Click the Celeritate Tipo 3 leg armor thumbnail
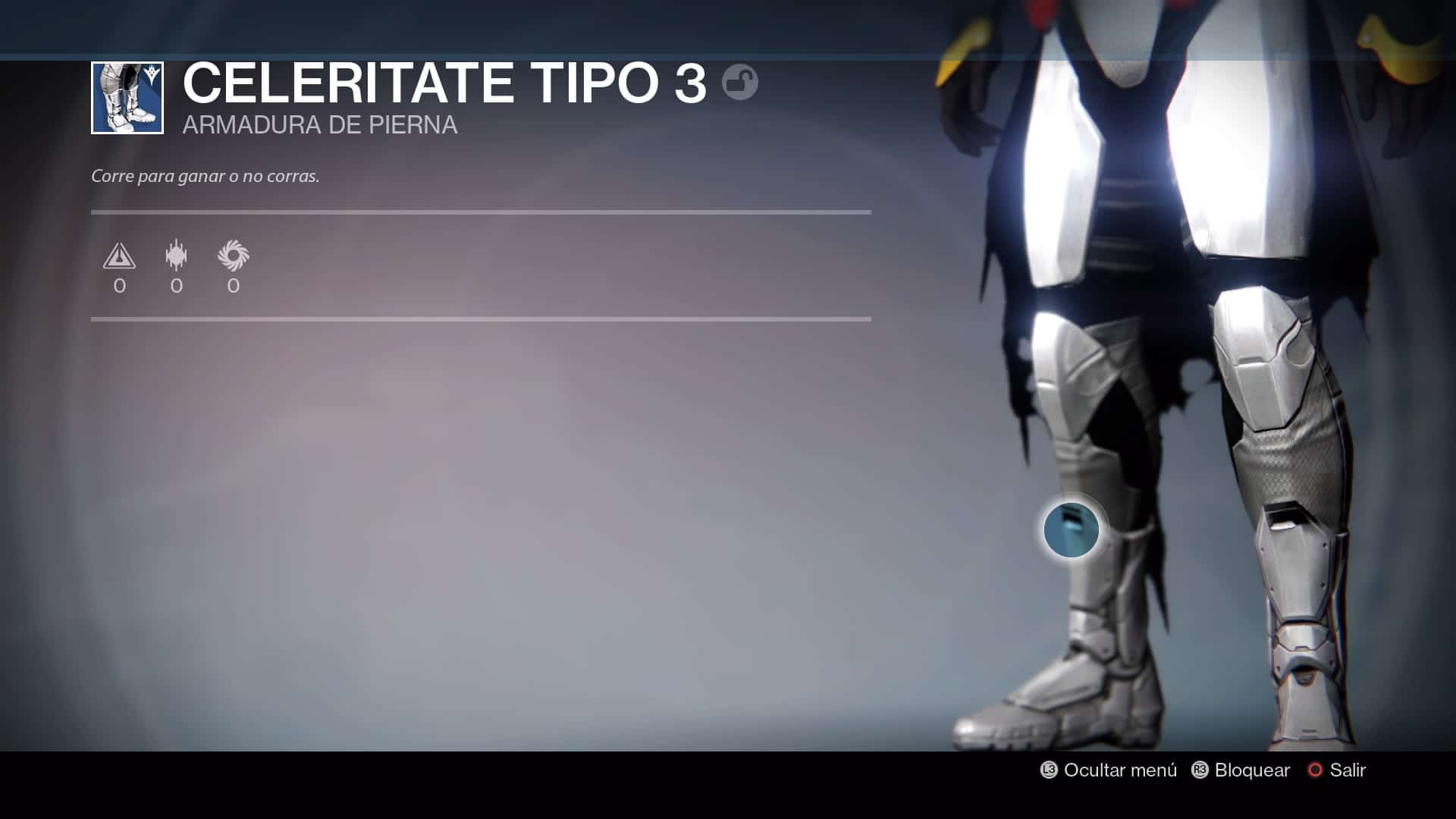Viewport: 1456px width, 819px height. pos(127,98)
